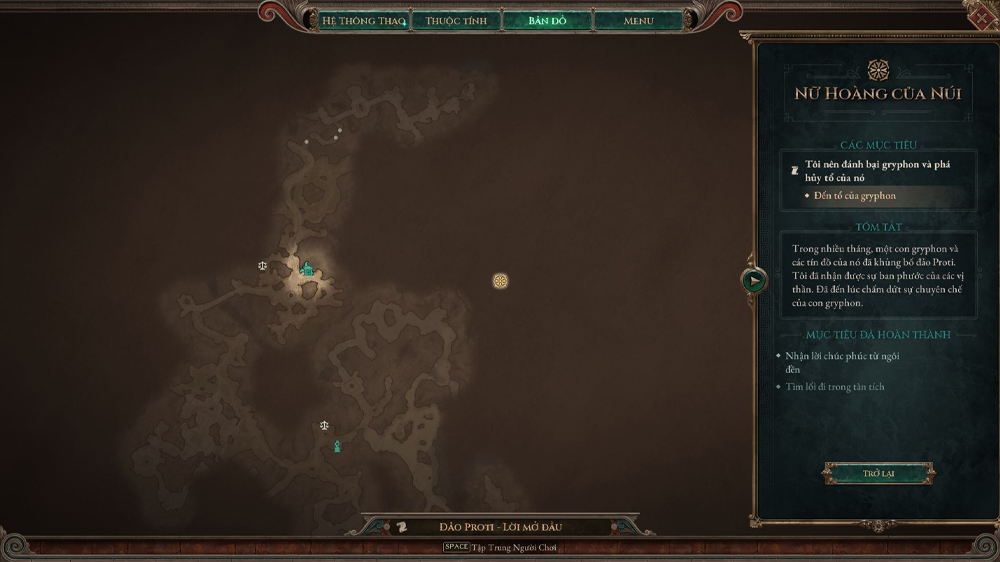Viewport: 1000px width, 562px height.
Task: Click the Nữ Hoàng Của Núi quest emblem
Action: click(878, 69)
